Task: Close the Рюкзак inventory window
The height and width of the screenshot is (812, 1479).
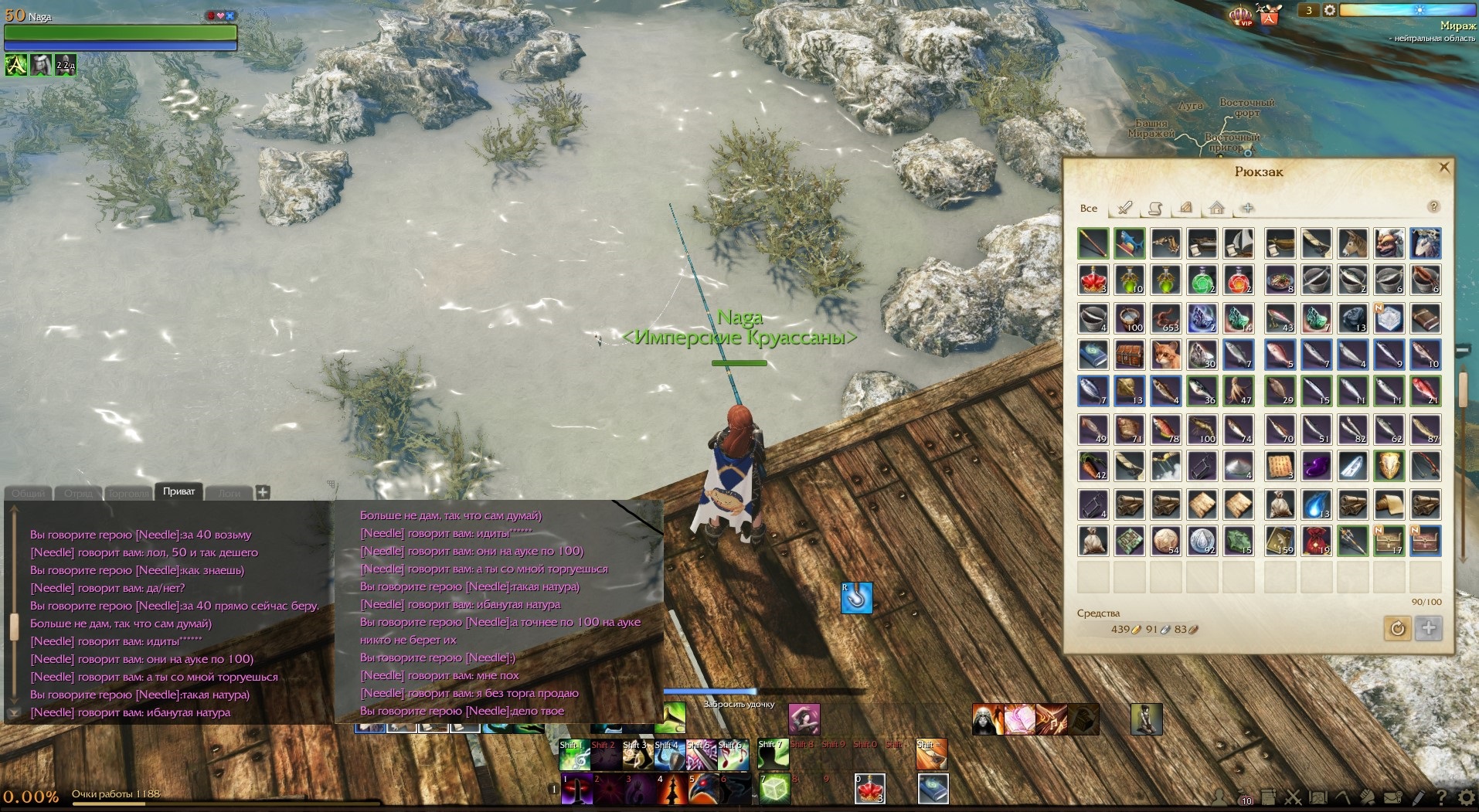Action: tap(1443, 167)
